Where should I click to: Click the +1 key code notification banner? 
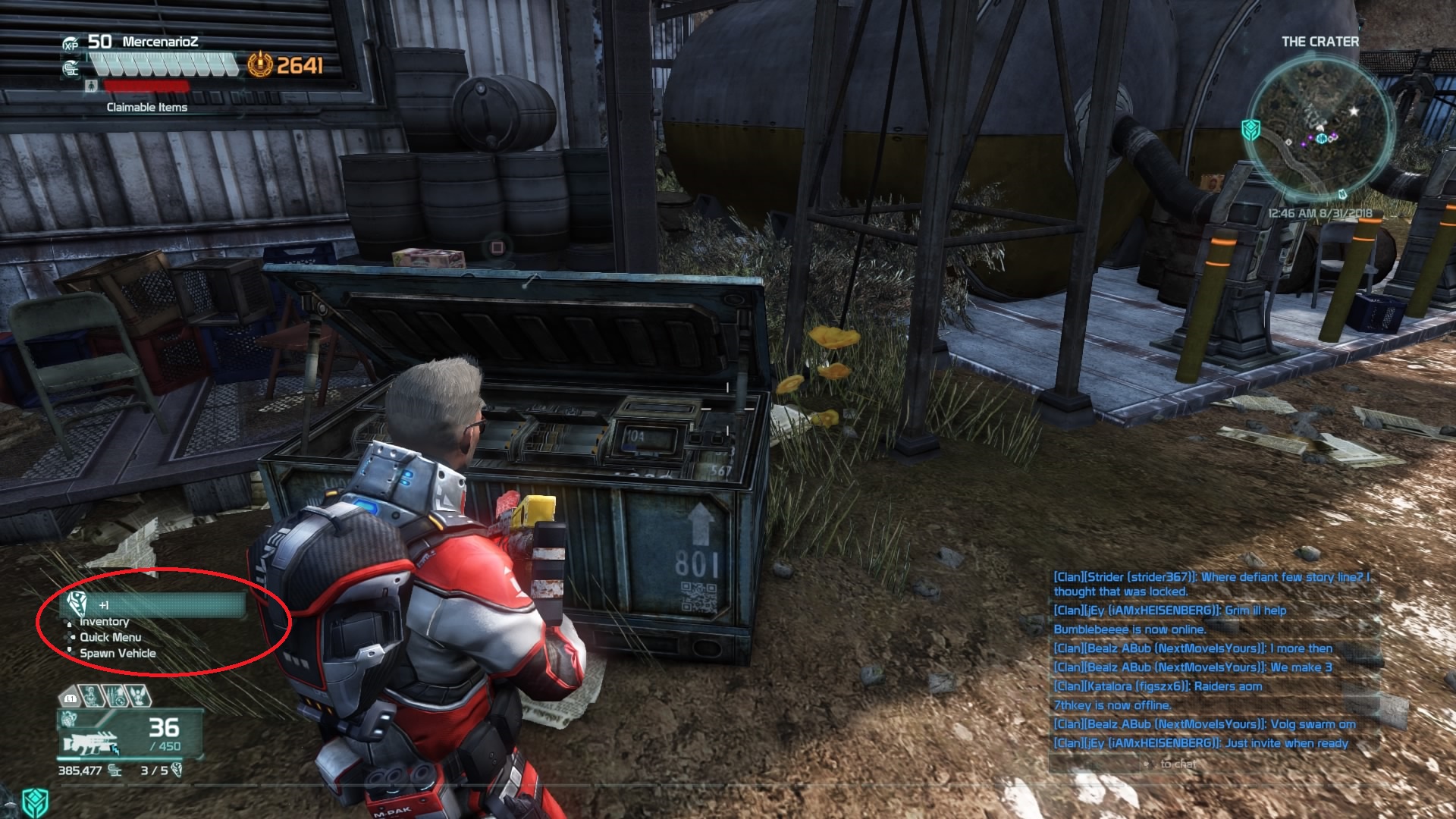click(153, 604)
